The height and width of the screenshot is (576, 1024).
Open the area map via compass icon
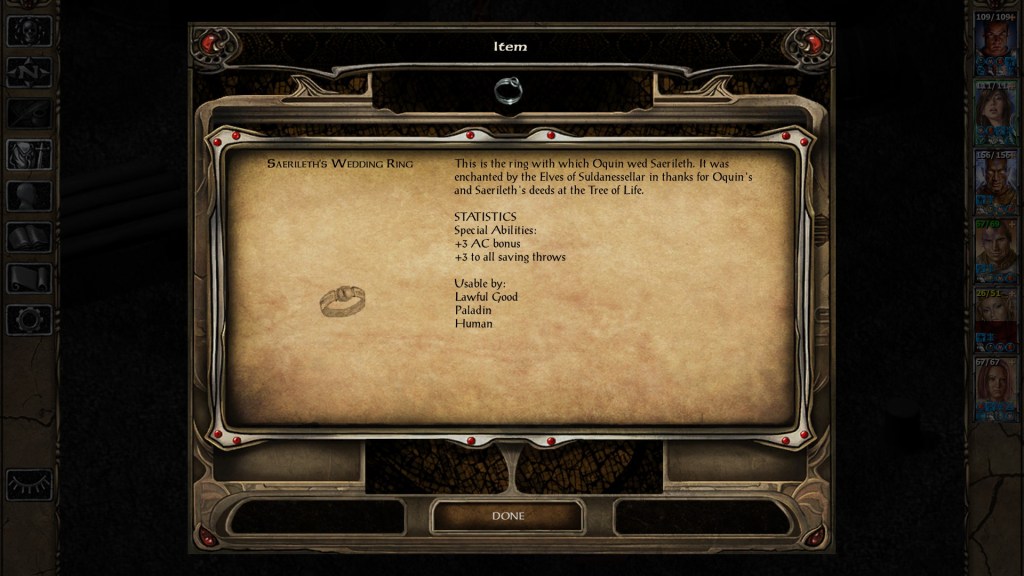[x=29, y=72]
